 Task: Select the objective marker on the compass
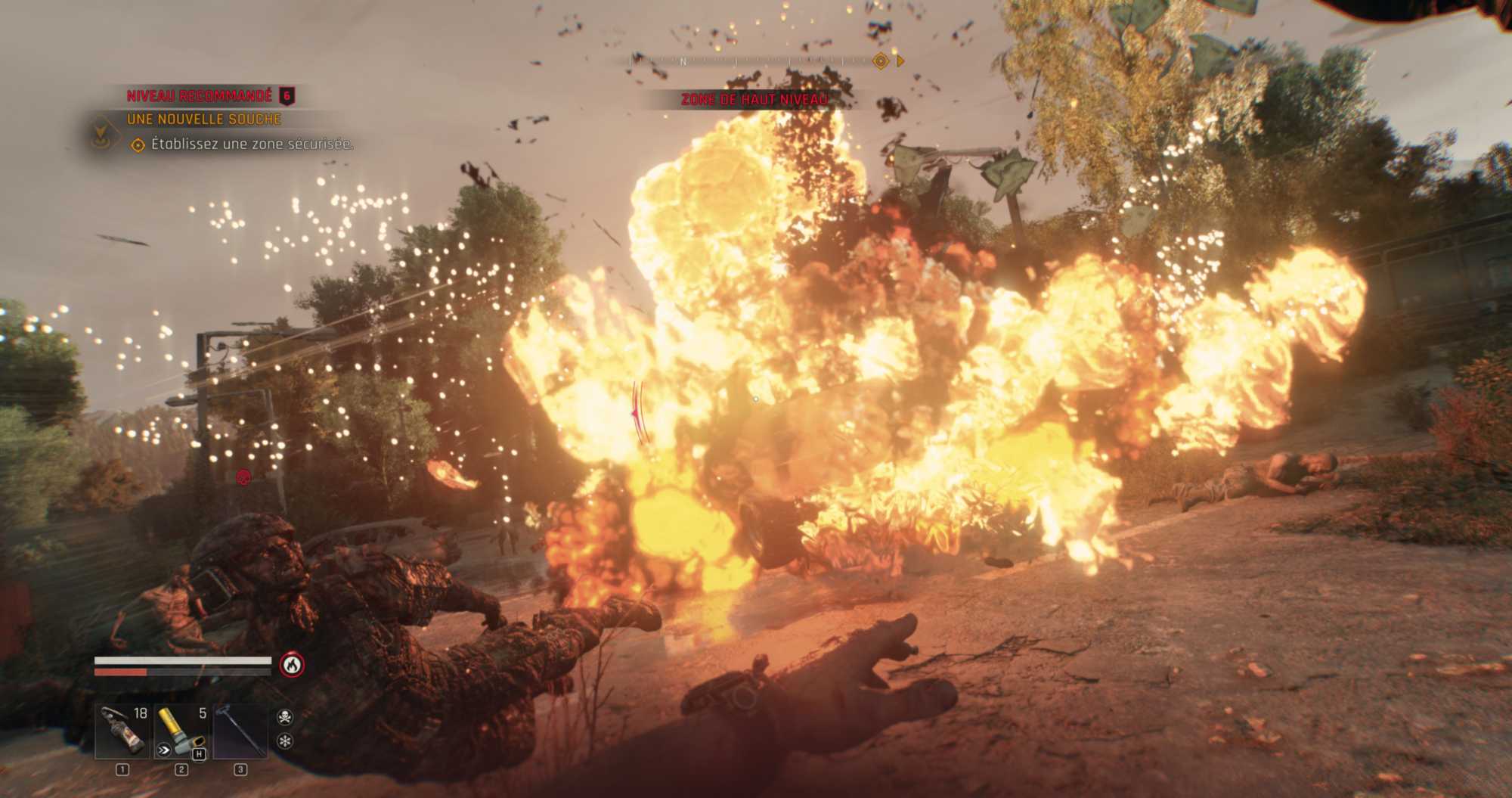880,61
